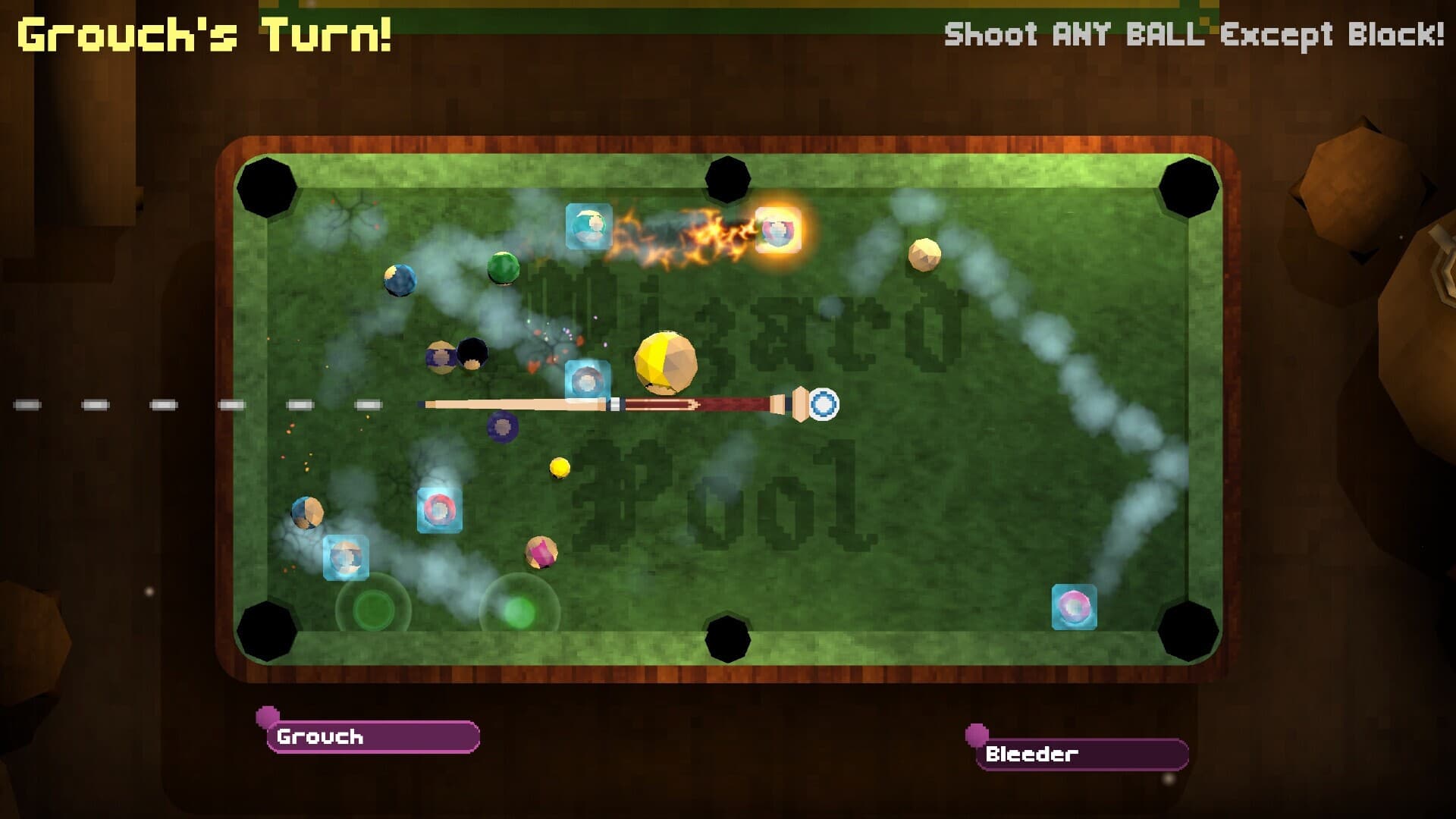The height and width of the screenshot is (819, 1456).
Task: Click the frozen ball in the bottom-right corner
Action: [x=1073, y=607]
